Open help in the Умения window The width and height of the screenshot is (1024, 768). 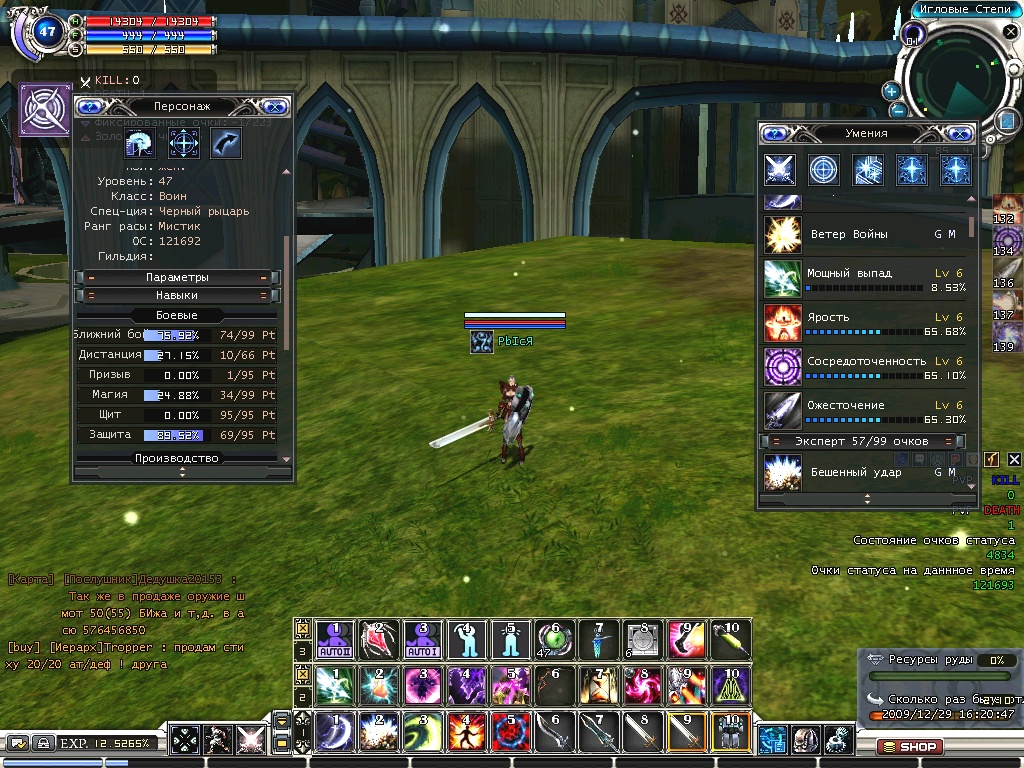[x=773, y=133]
